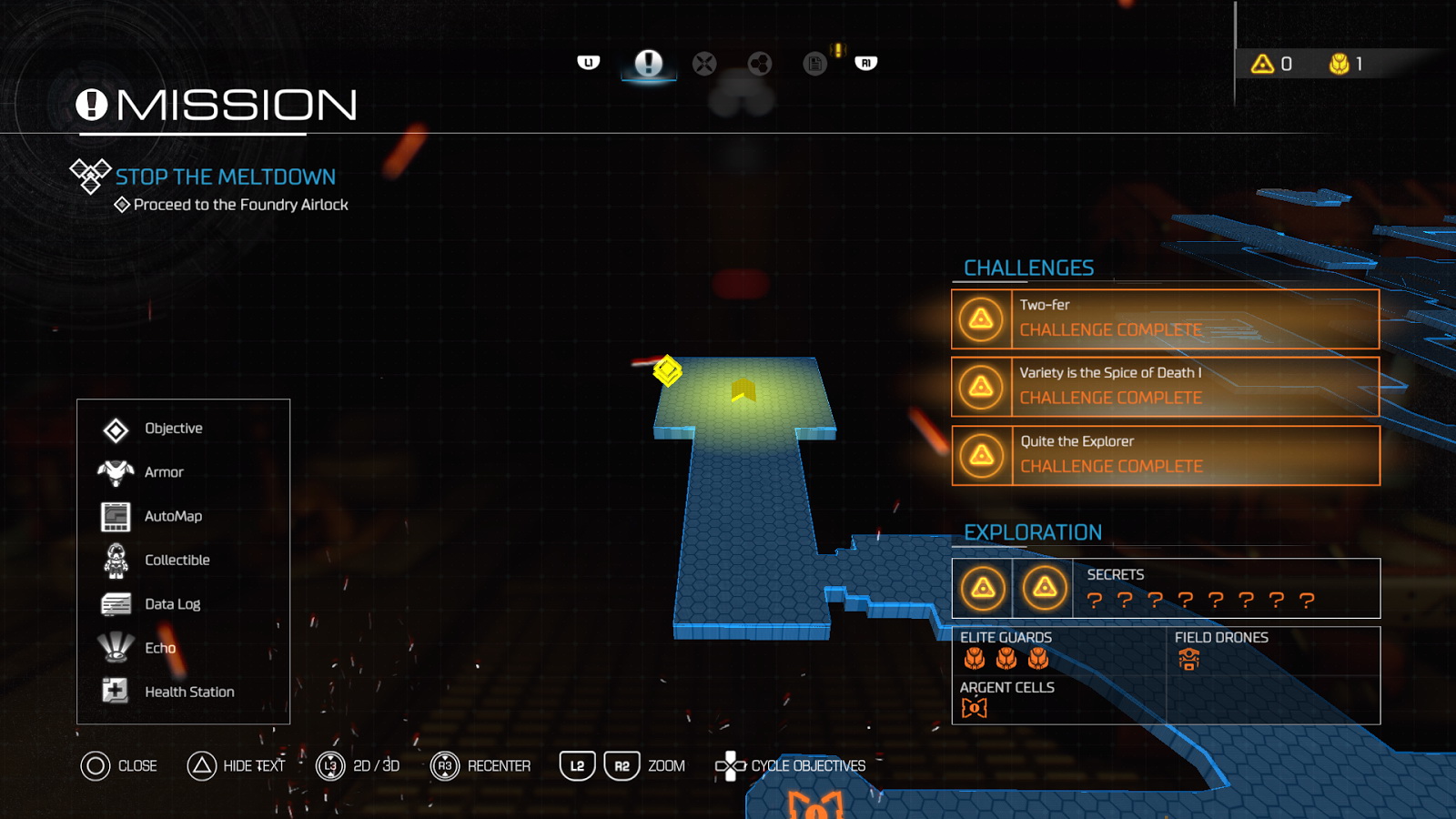Select Variety is the Spice of Death I
The image size is (1456, 819).
pos(1165,387)
